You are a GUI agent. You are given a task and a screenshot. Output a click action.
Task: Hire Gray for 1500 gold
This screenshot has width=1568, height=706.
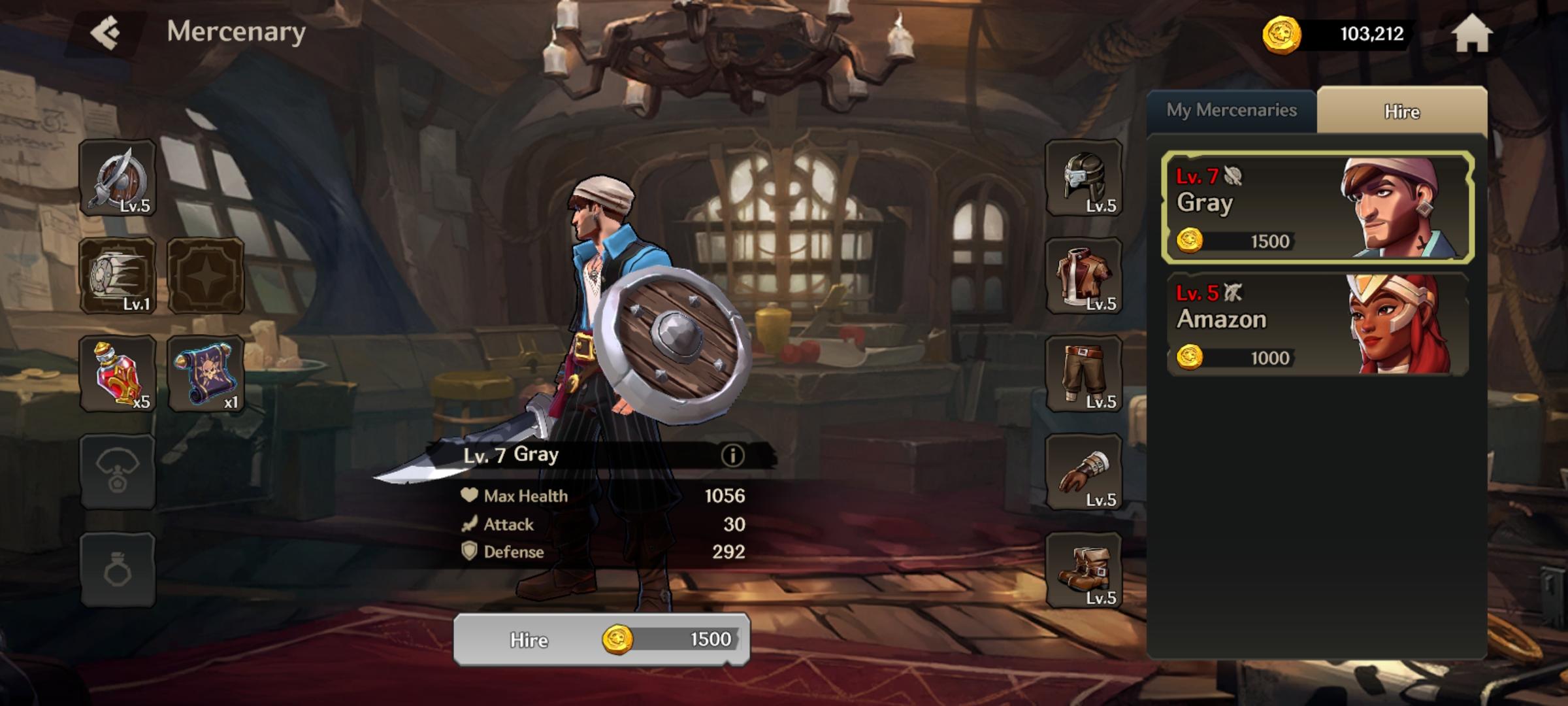click(601, 639)
